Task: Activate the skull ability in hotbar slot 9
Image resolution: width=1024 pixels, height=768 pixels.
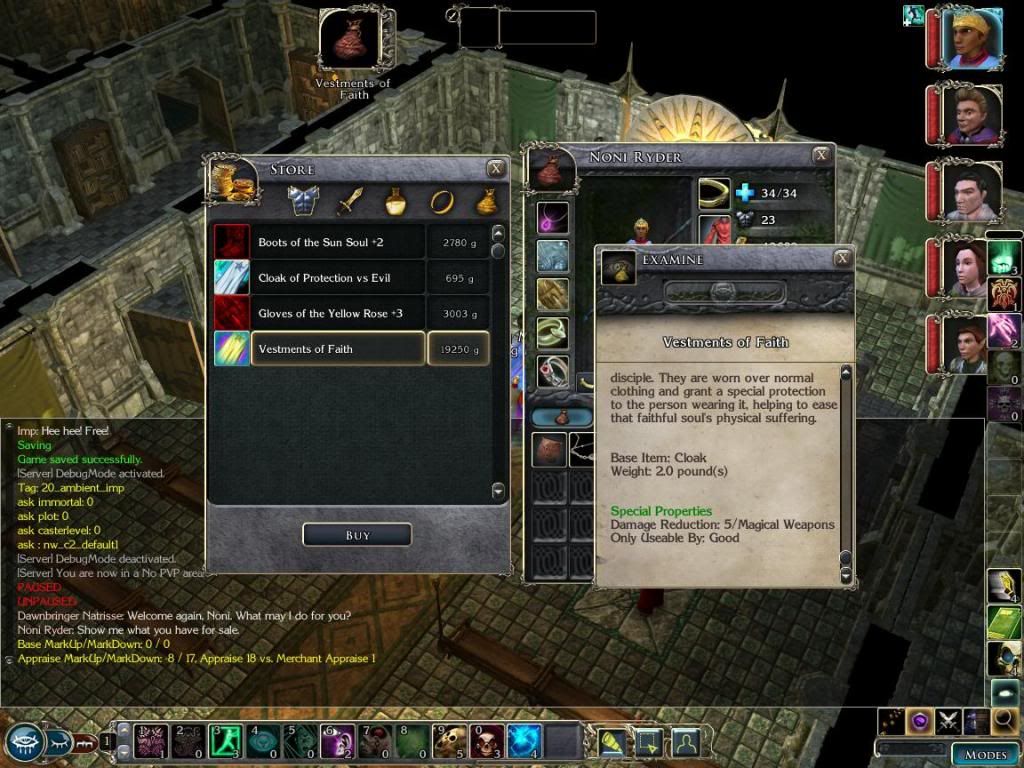Action: click(x=452, y=742)
